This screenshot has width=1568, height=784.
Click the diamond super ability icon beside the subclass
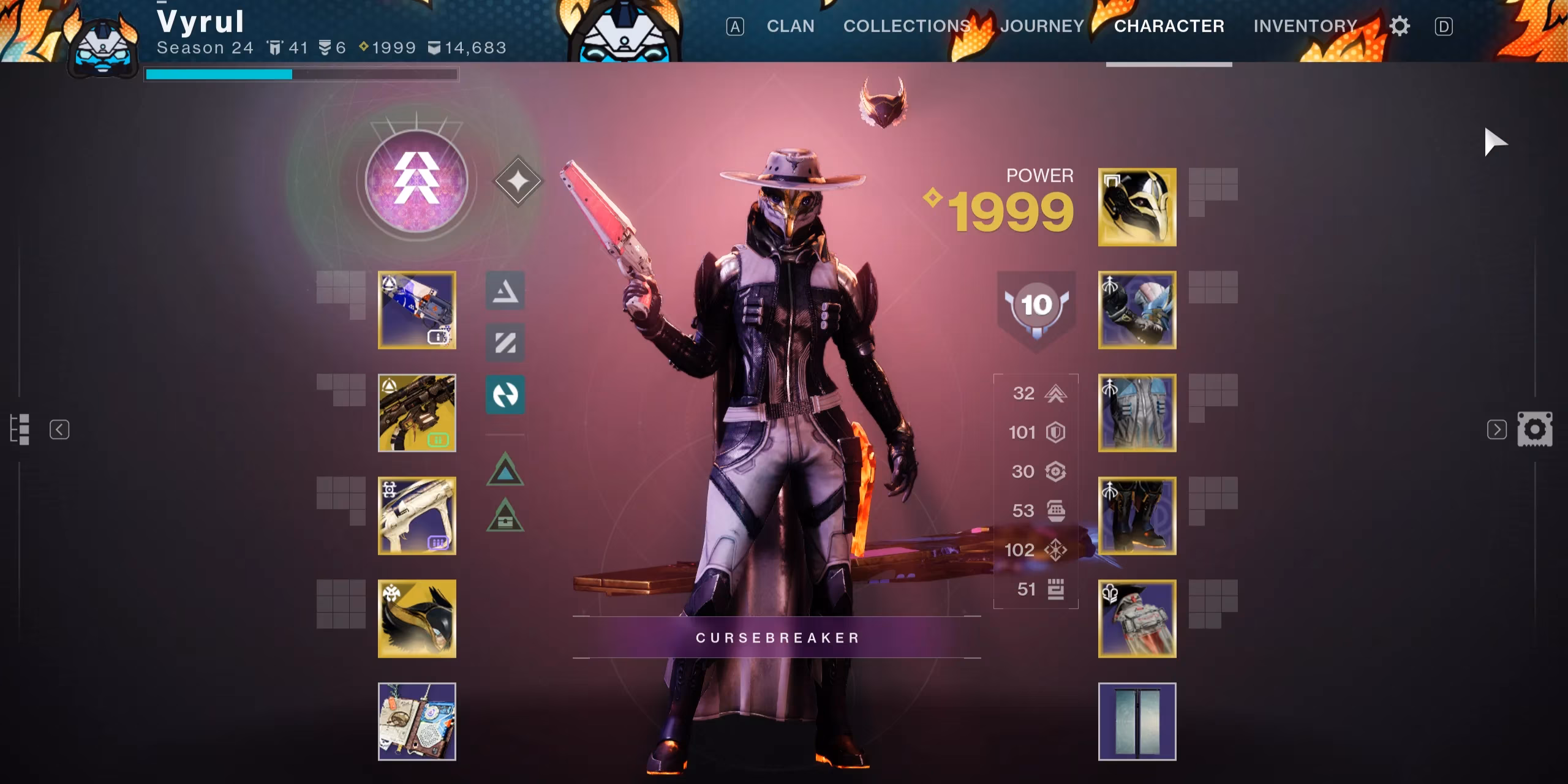point(518,179)
